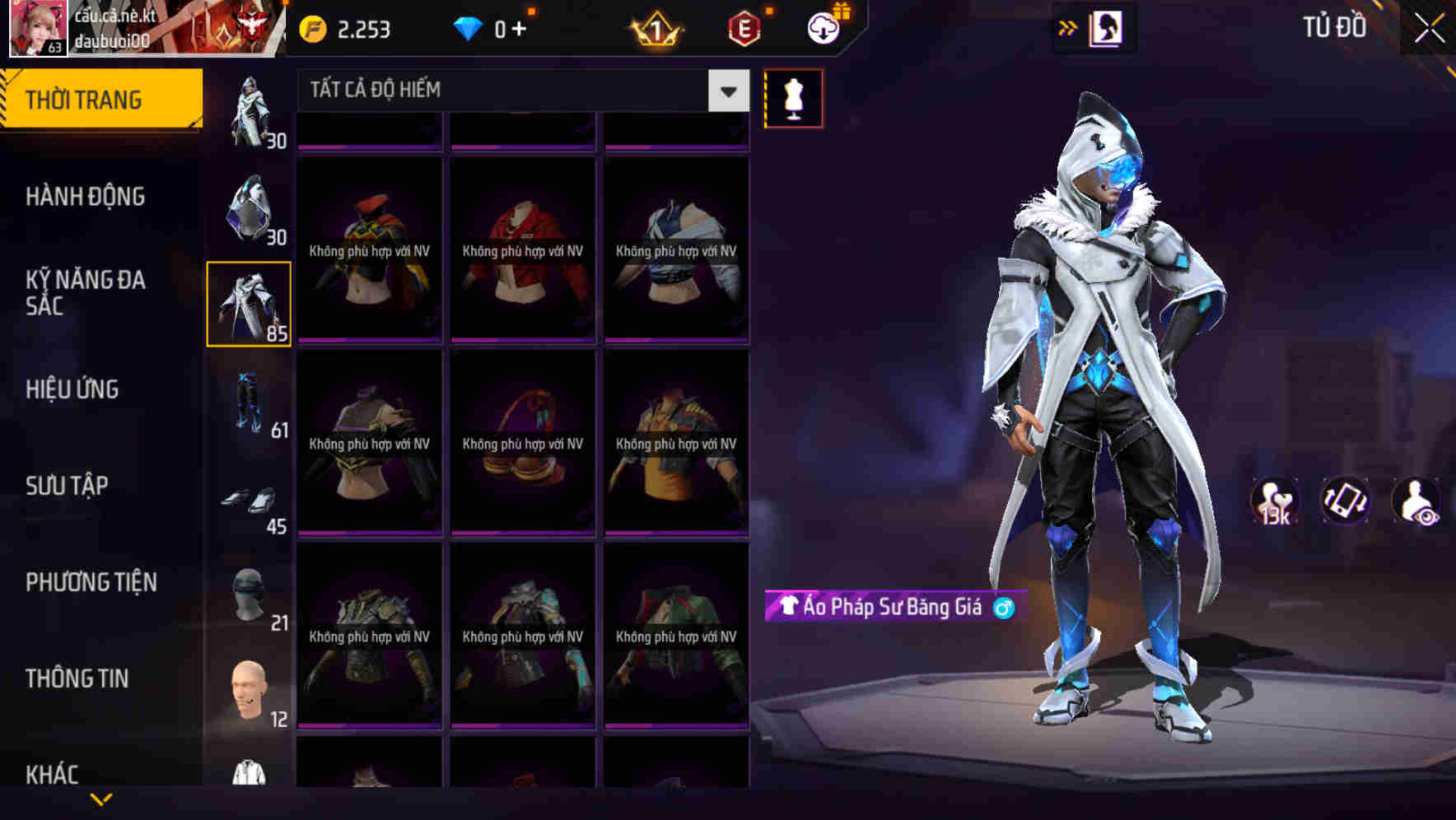Select the highlighted coat slot showing 85
1456x820 pixels.
click(x=250, y=303)
